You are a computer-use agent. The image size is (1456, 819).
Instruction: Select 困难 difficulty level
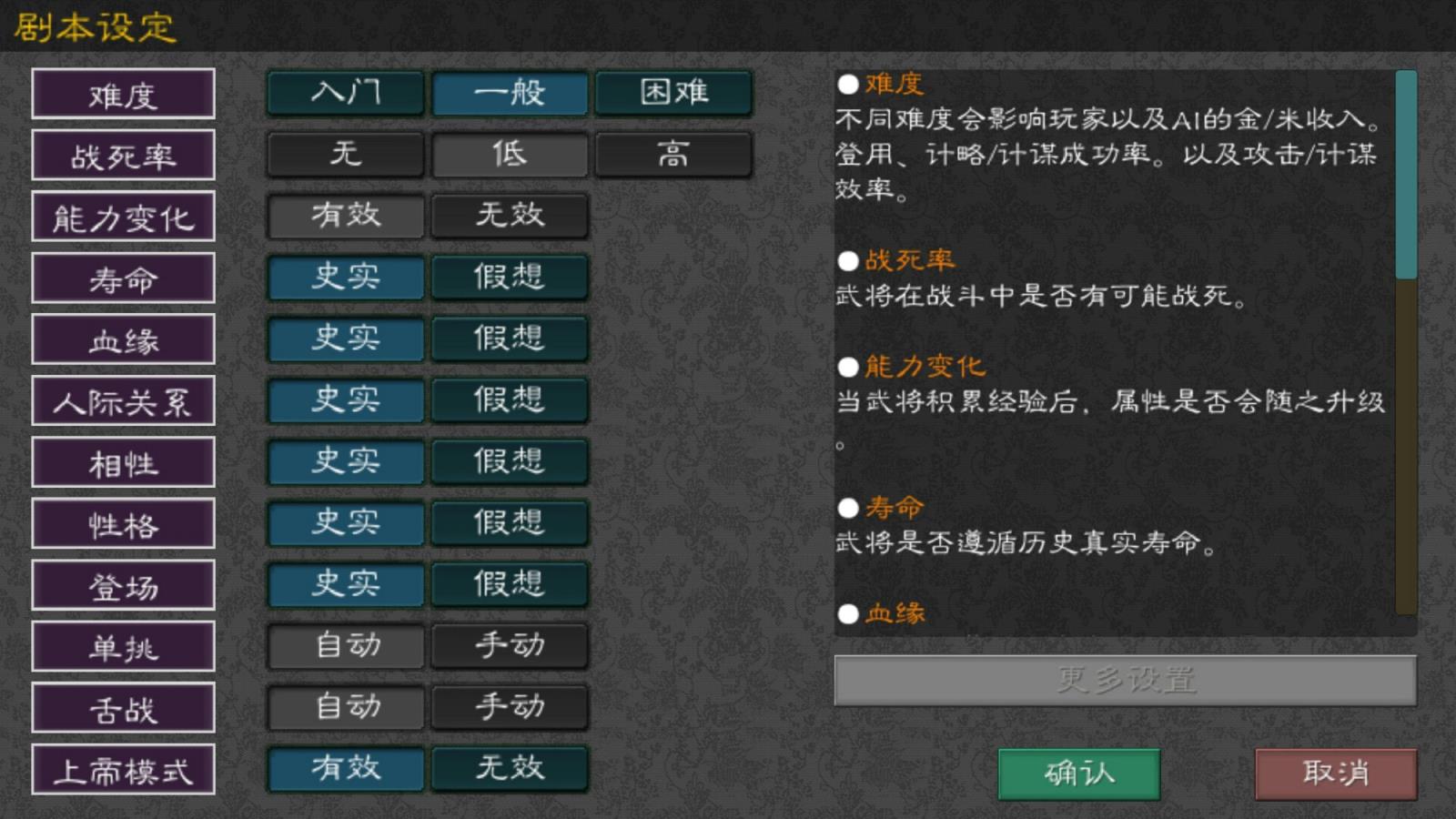(673, 93)
